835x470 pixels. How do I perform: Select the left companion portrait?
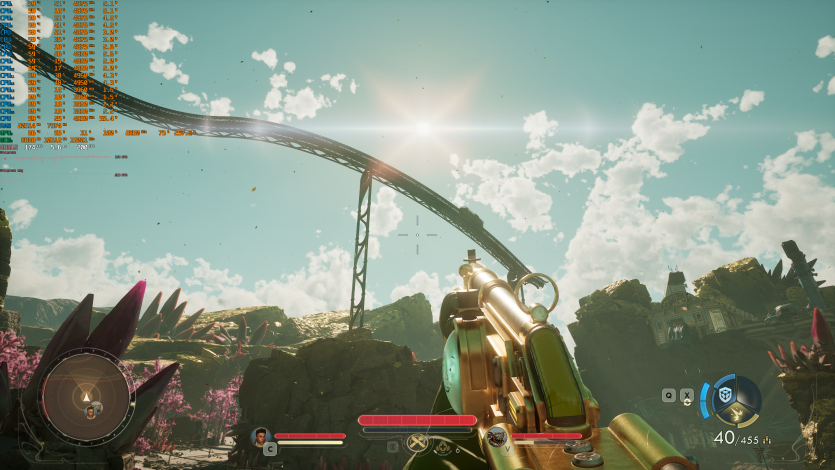[262, 436]
